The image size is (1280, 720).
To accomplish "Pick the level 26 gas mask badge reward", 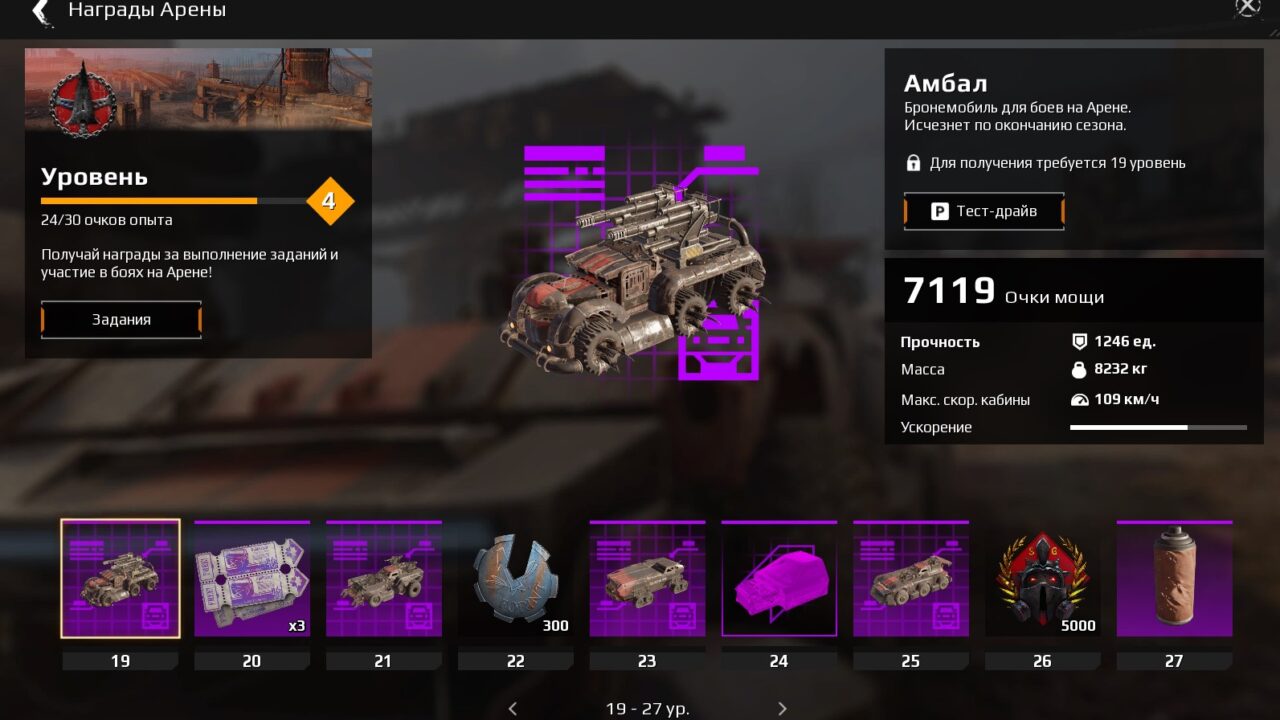I will pyautogui.click(x=1042, y=579).
